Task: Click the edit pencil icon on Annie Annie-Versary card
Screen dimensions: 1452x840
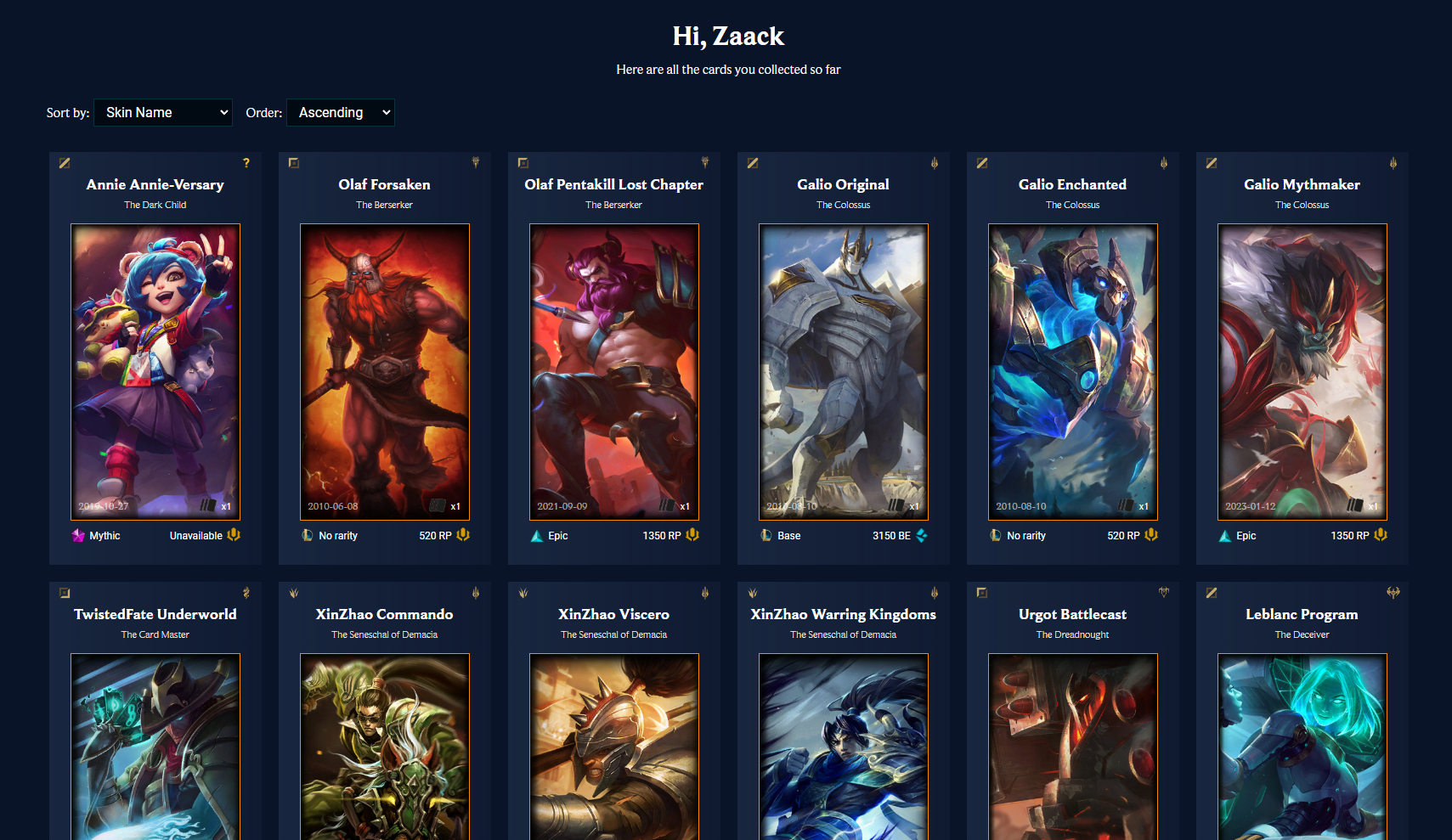Action: pyautogui.click(x=64, y=163)
